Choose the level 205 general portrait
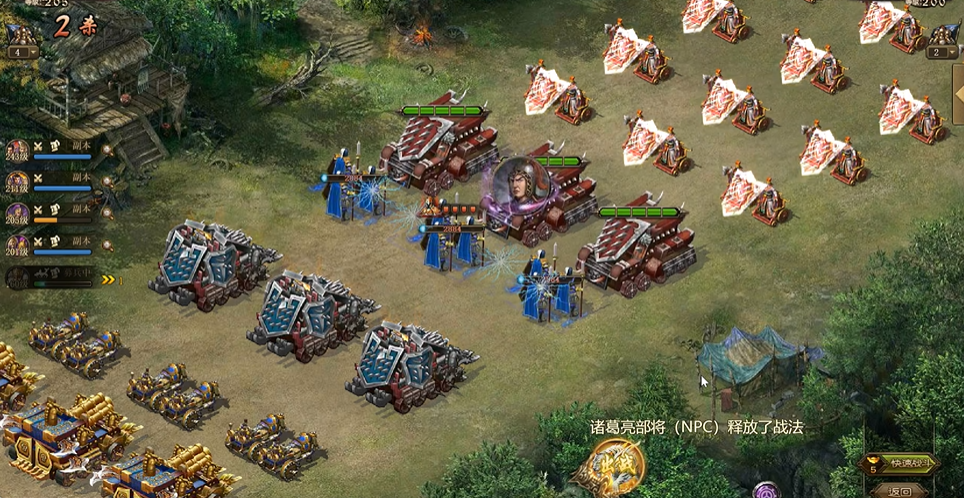 (17, 214)
